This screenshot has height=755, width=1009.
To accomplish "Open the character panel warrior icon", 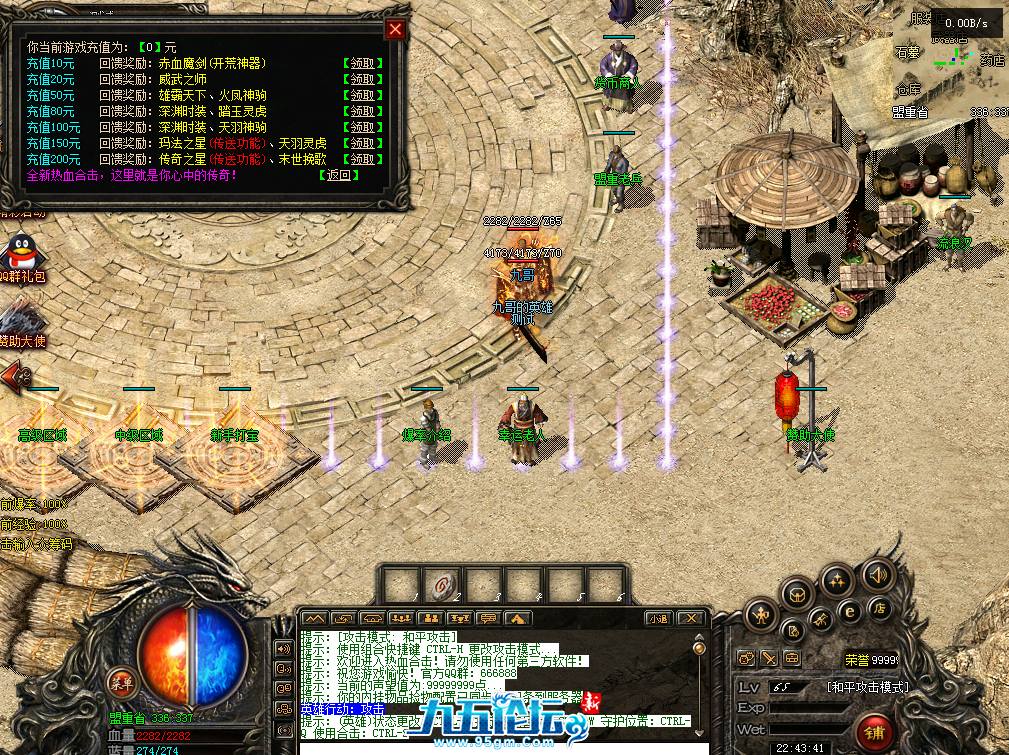I will (x=761, y=614).
